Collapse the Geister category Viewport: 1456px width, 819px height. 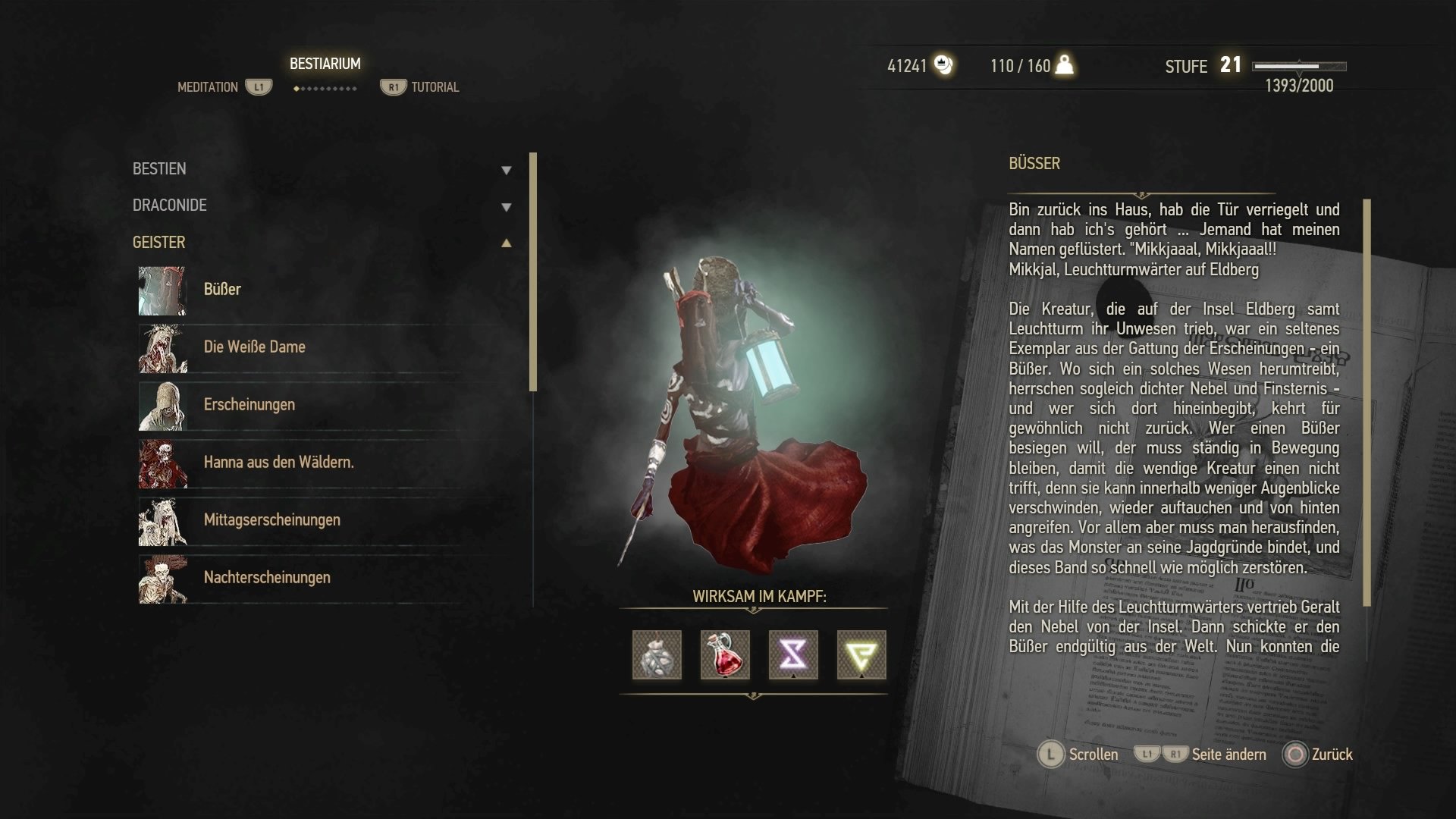pyautogui.click(x=506, y=243)
